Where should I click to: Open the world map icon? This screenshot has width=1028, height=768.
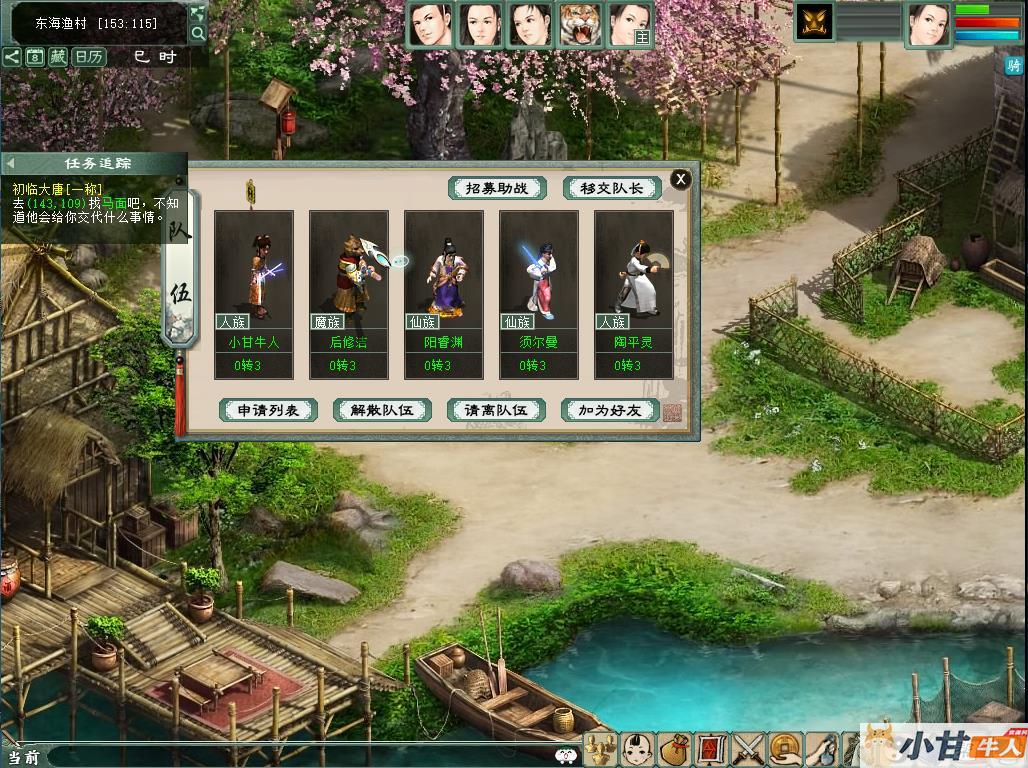point(198,13)
